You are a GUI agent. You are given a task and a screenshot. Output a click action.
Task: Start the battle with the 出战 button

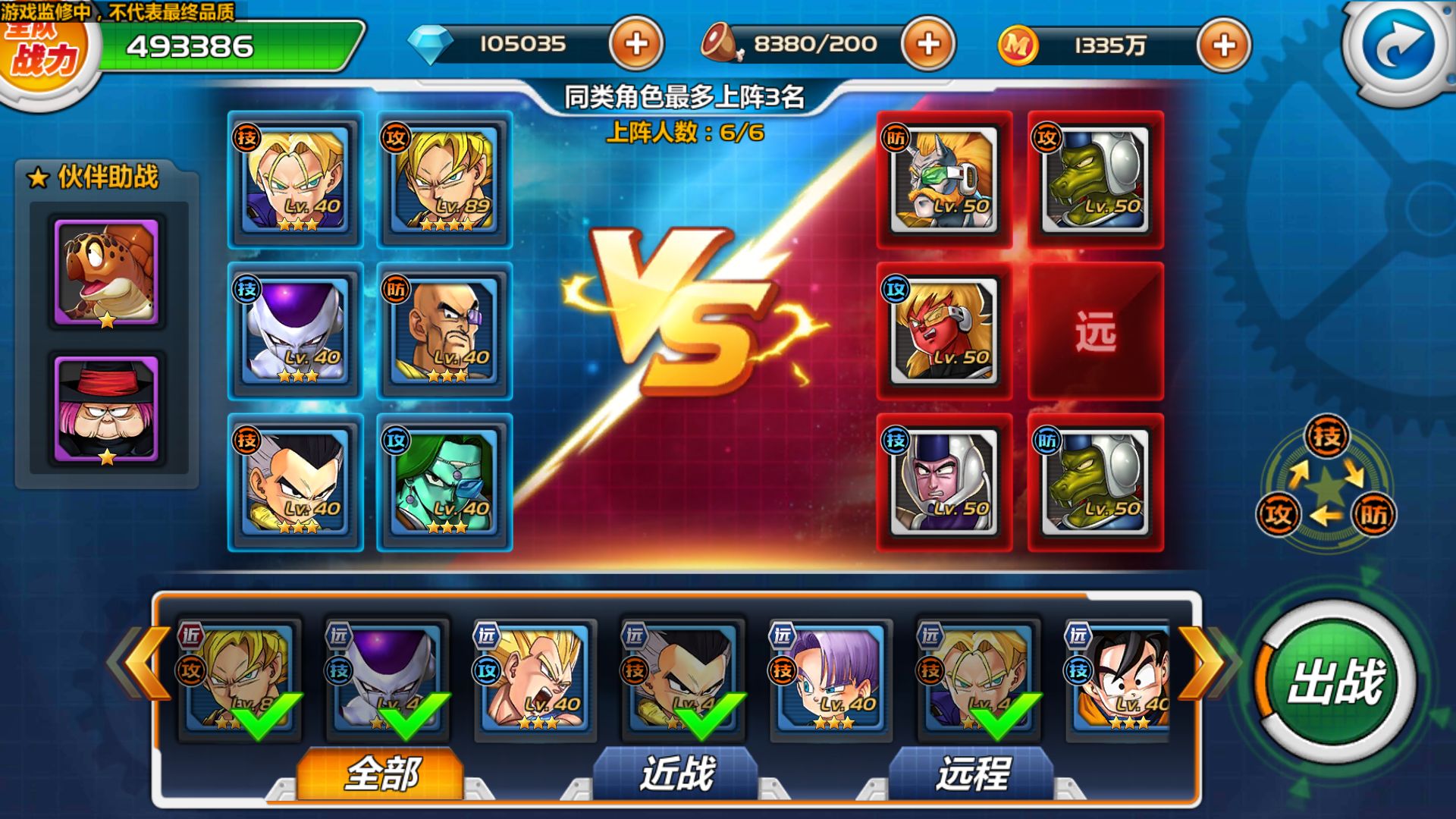[1336, 681]
